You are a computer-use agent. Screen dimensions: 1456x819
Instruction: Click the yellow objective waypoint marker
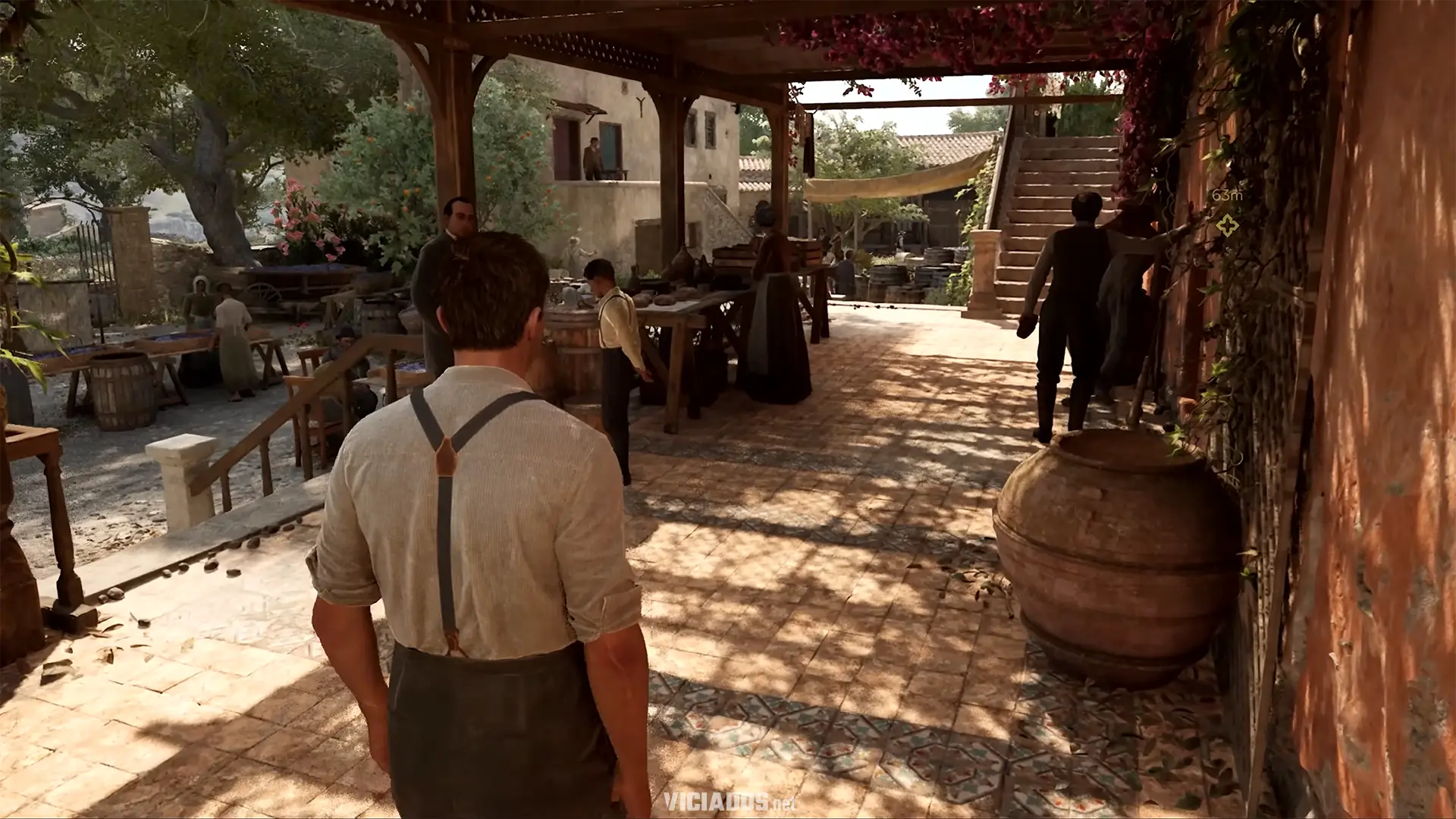(x=1226, y=224)
